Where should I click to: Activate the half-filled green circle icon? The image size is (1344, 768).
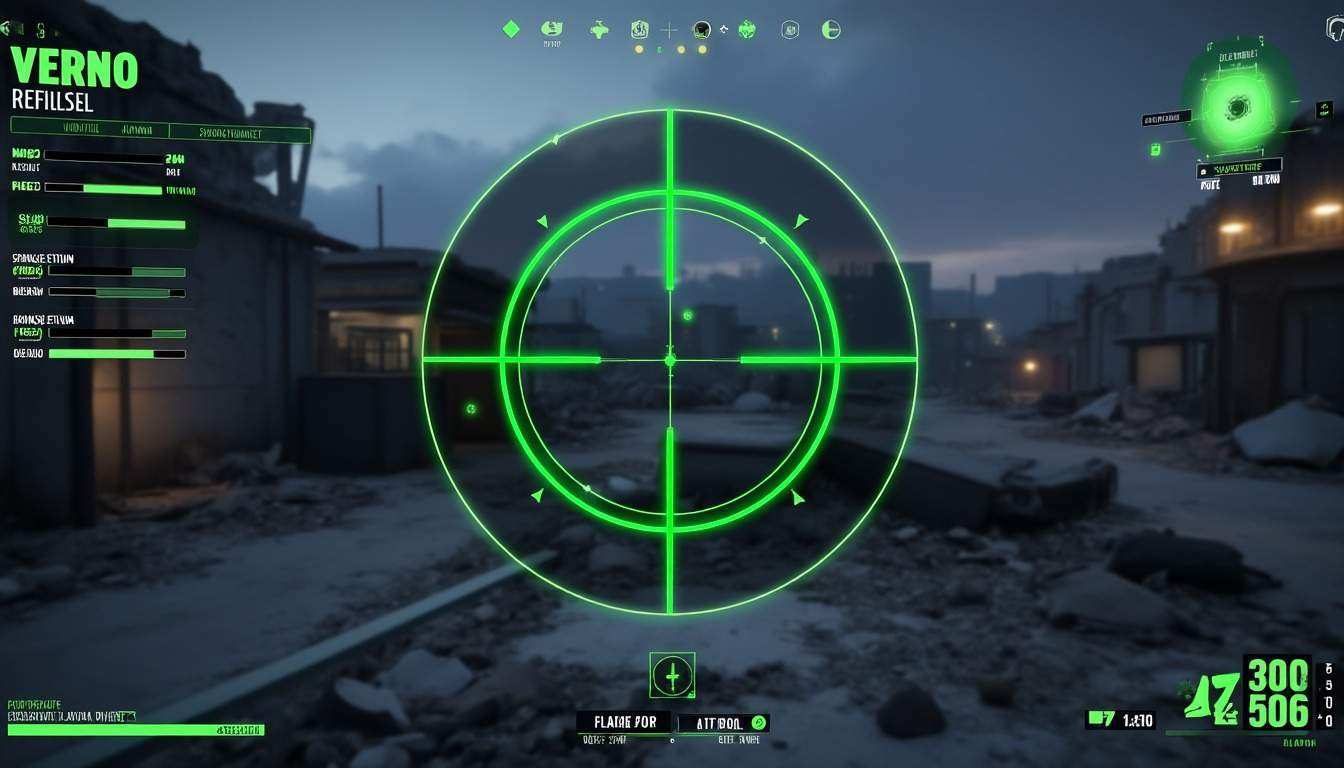pos(830,29)
